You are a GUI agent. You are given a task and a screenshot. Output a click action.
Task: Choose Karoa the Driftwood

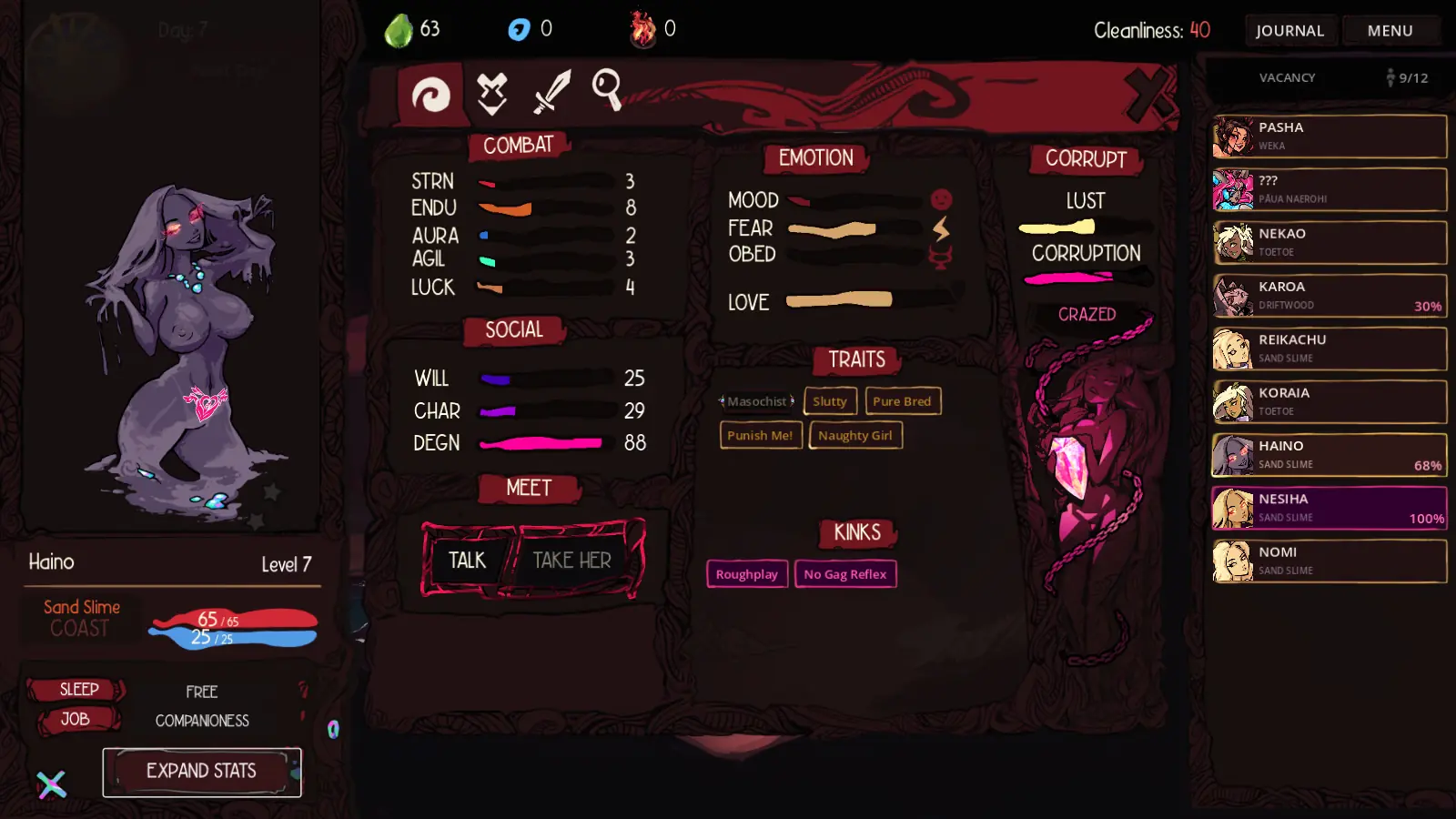pos(1330,296)
